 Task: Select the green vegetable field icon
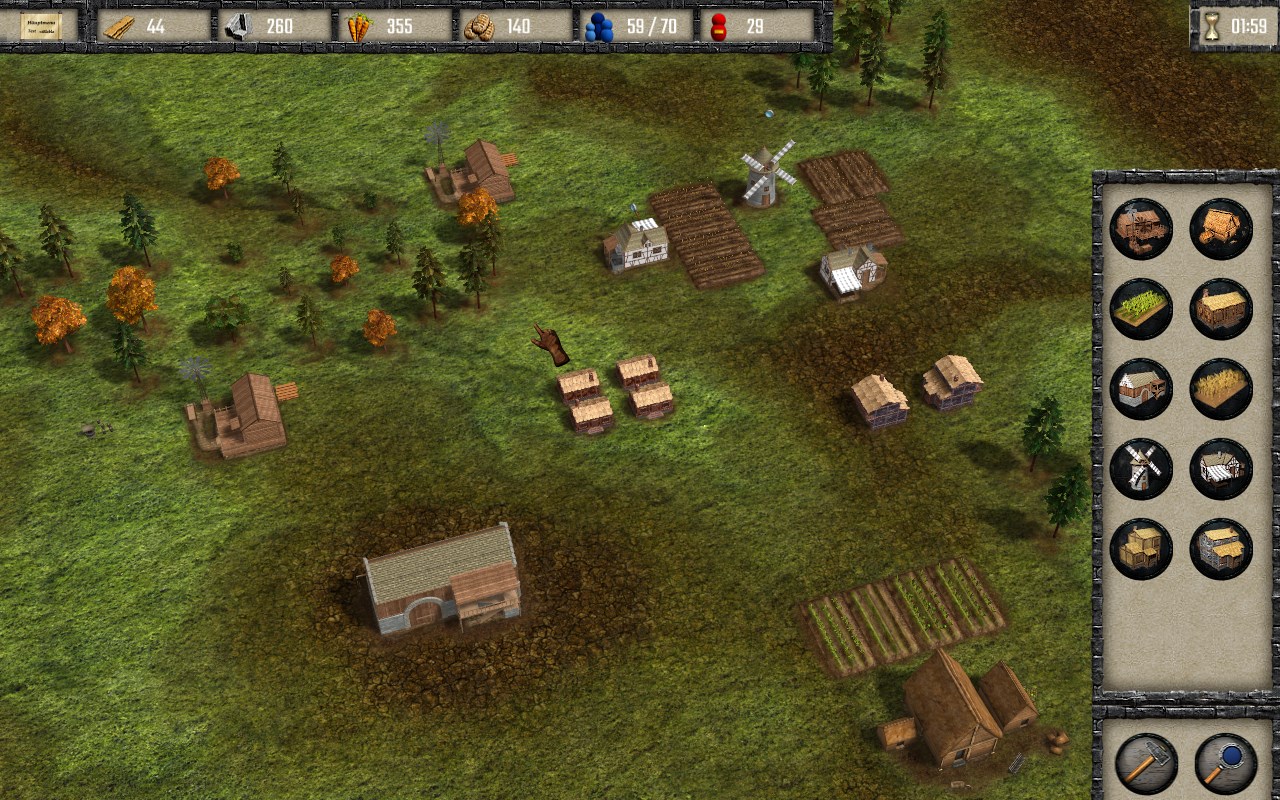tap(1141, 309)
